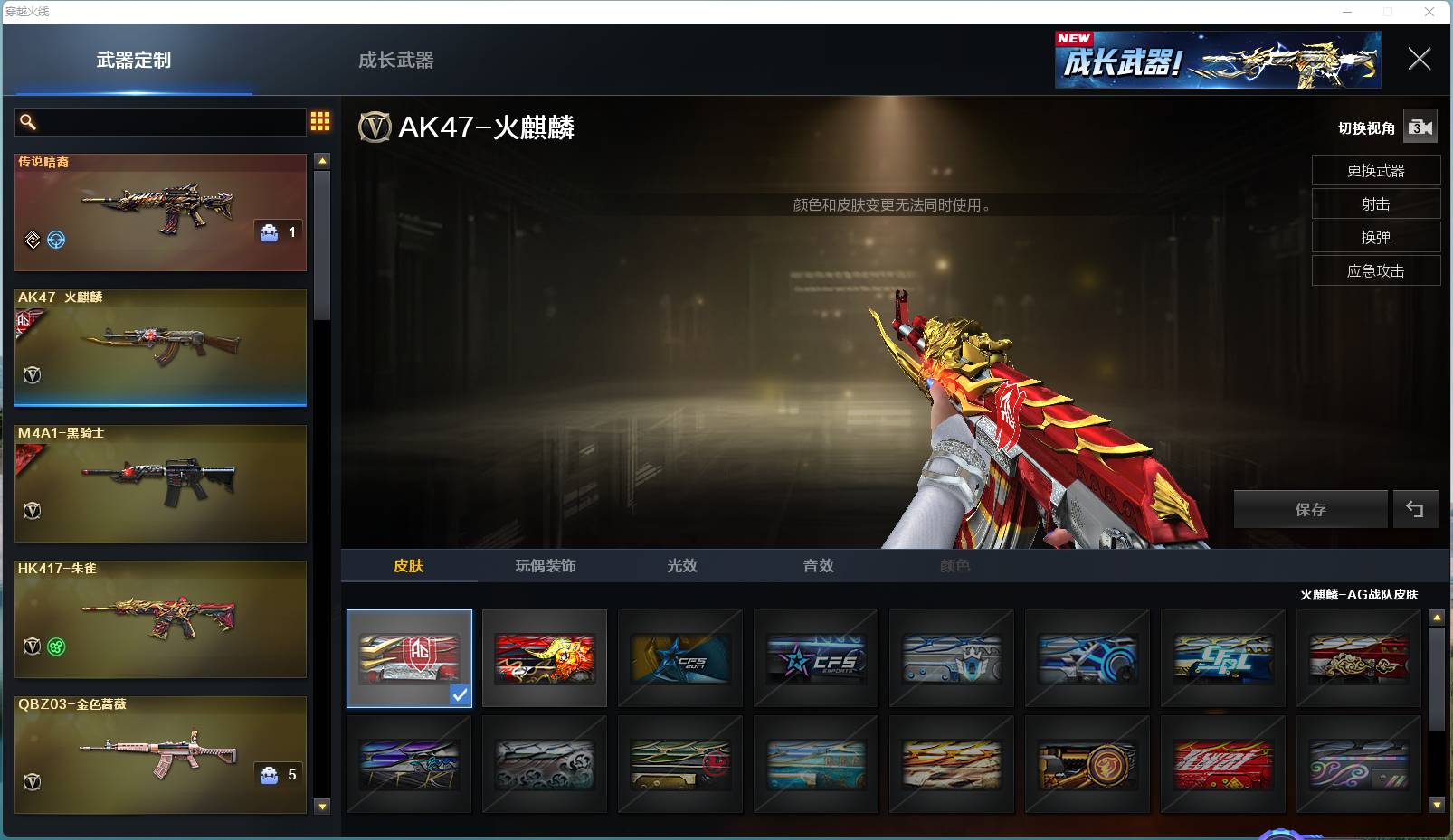
Task: Switch to grid view using orange grid icon
Action: [319, 121]
